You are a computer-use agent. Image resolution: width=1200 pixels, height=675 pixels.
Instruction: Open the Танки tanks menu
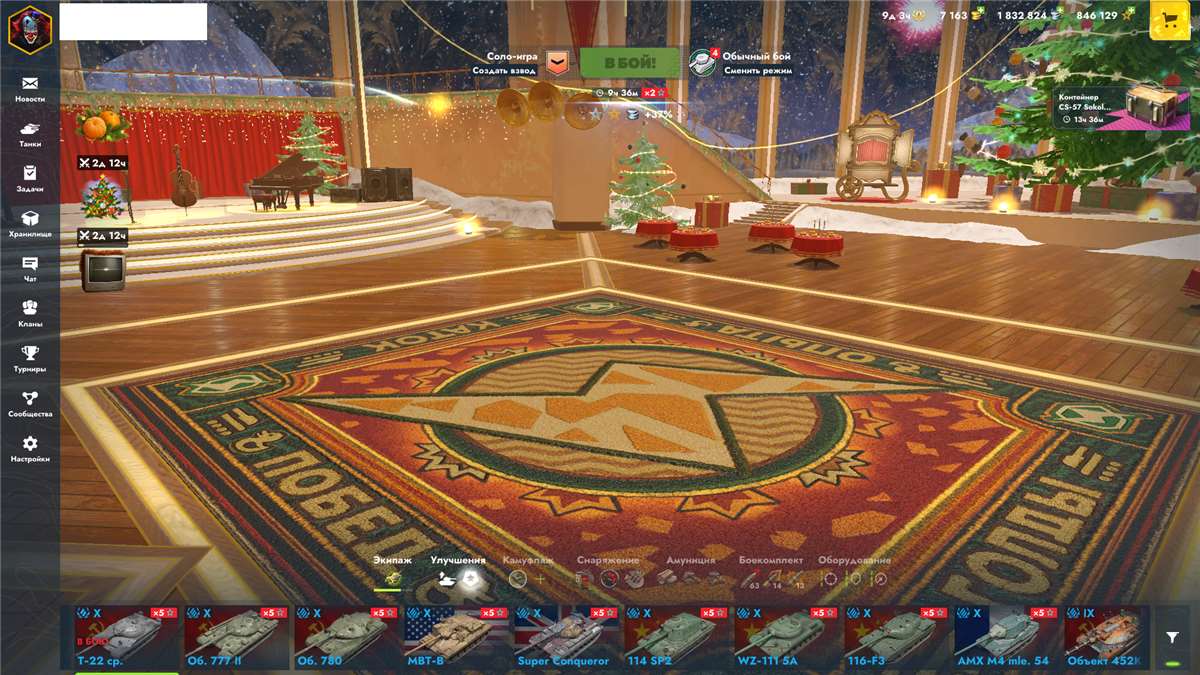pyautogui.click(x=30, y=134)
